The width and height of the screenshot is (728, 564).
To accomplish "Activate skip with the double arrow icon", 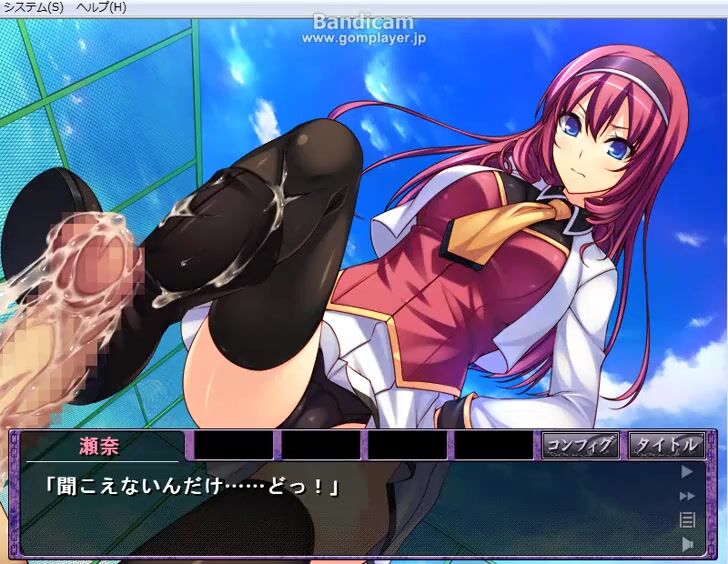I will [687, 496].
